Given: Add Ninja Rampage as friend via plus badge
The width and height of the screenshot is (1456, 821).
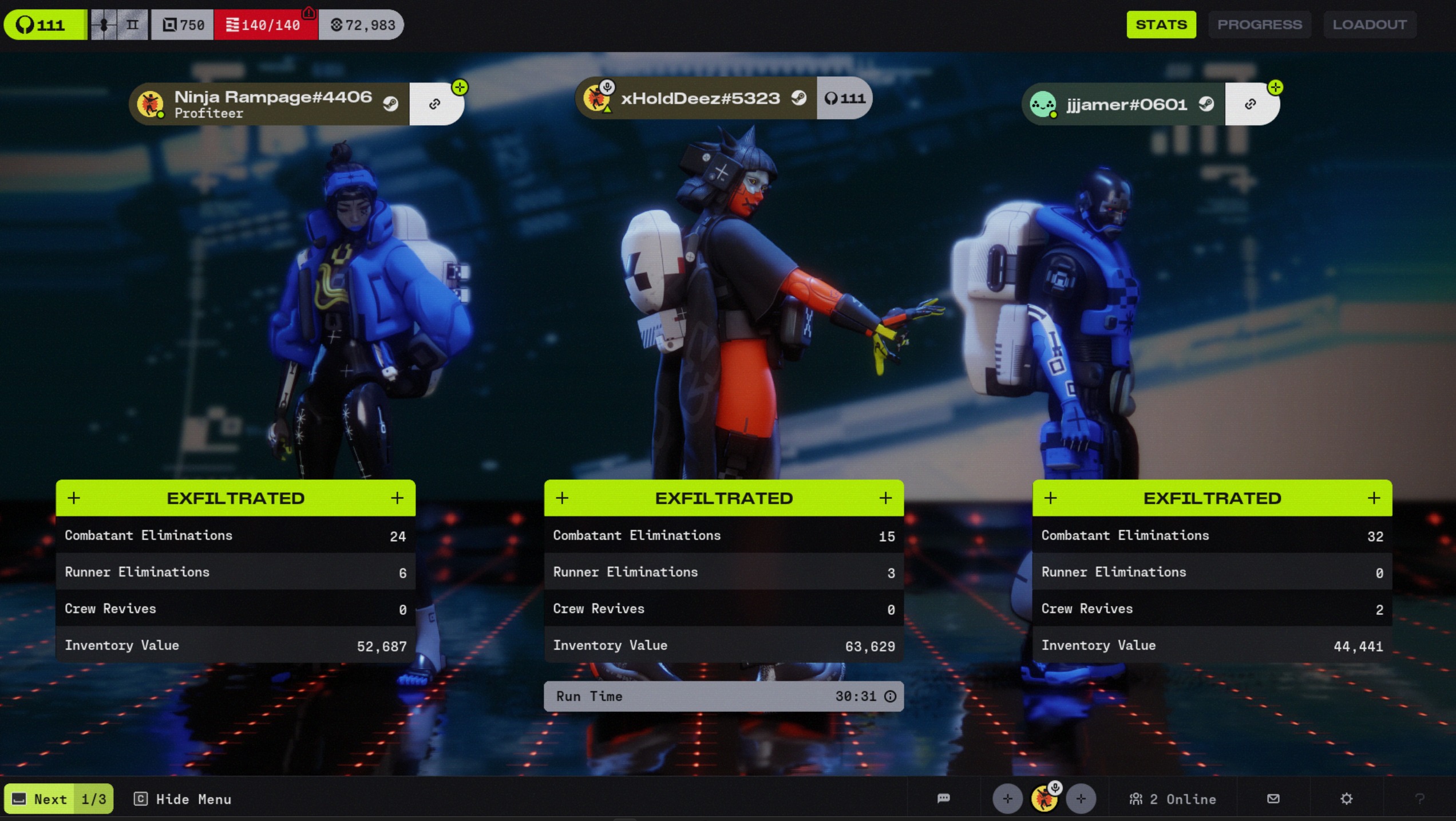Looking at the screenshot, I should click(x=460, y=88).
